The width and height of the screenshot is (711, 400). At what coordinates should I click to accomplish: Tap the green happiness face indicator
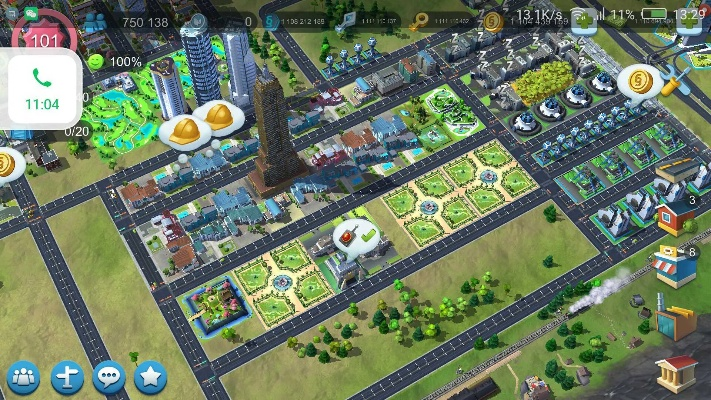coord(95,62)
